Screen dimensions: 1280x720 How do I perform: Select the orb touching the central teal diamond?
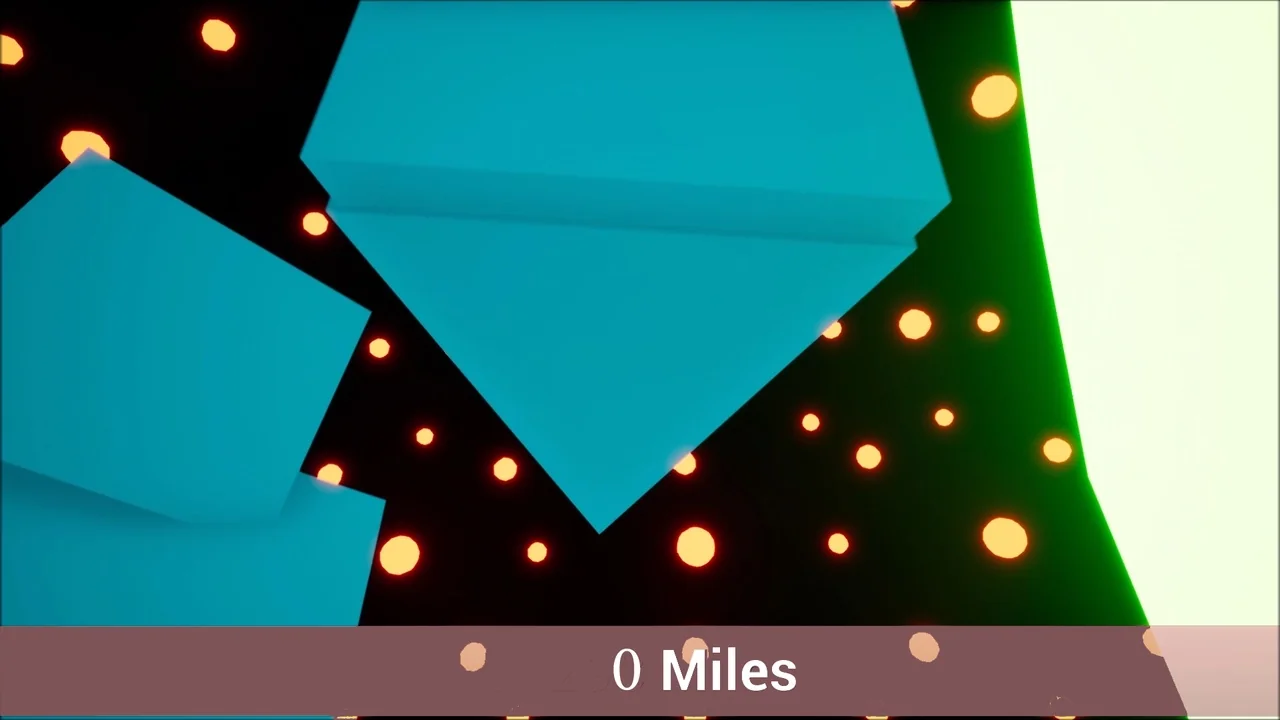point(684,465)
